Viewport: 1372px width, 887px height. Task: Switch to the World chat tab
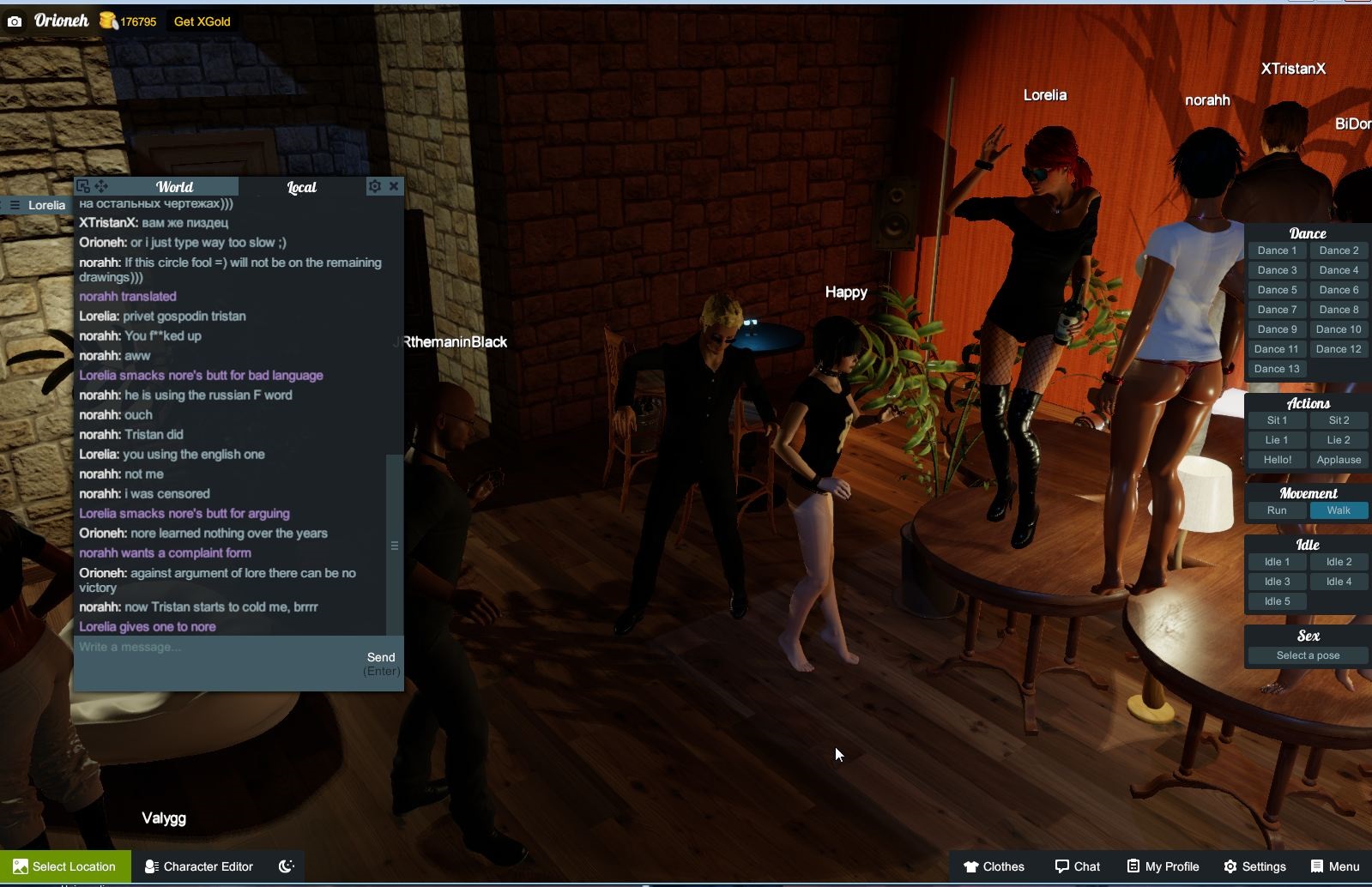pyautogui.click(x=174, y=186)
